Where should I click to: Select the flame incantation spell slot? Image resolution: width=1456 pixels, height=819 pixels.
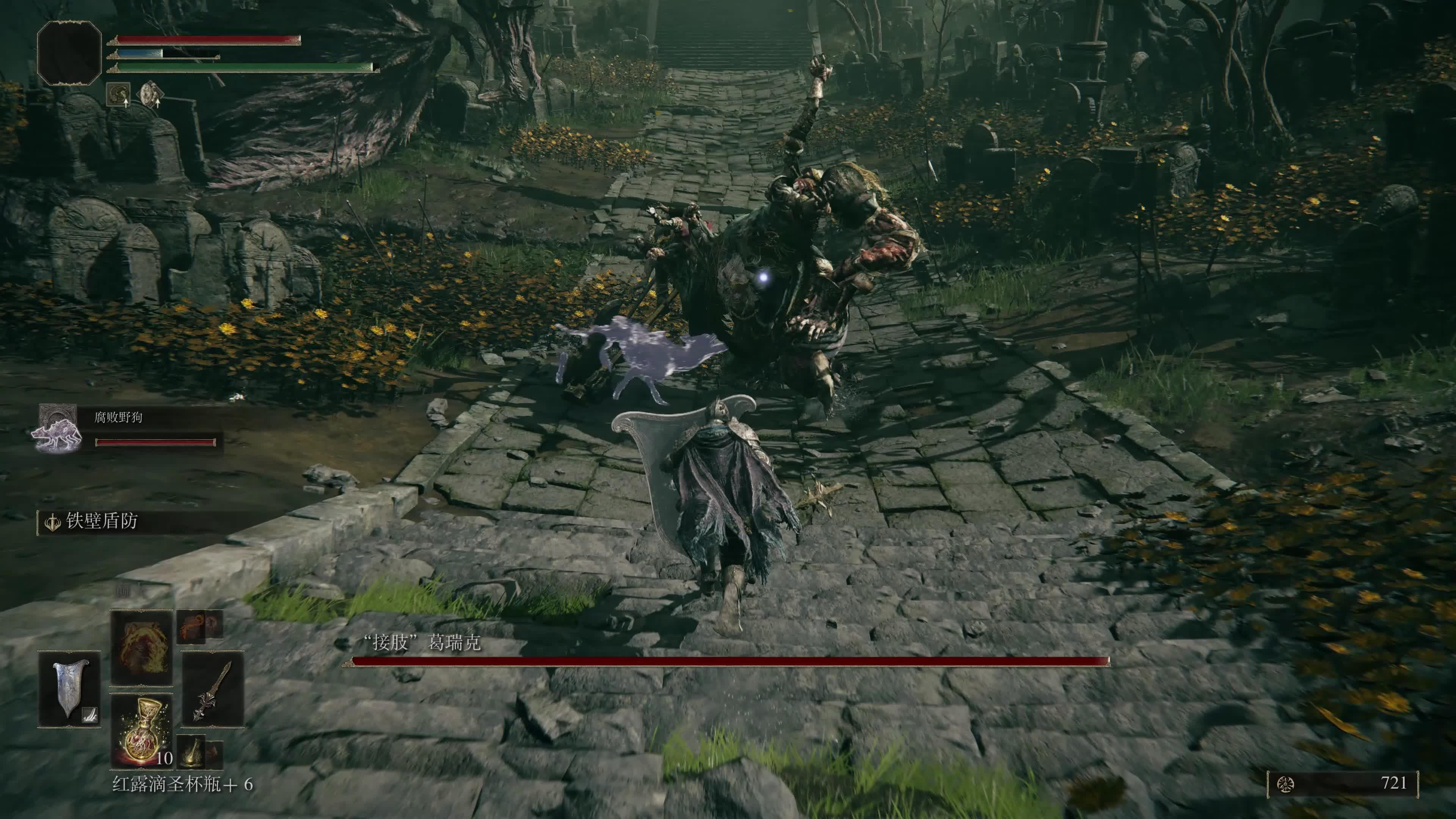click(141, 647)
